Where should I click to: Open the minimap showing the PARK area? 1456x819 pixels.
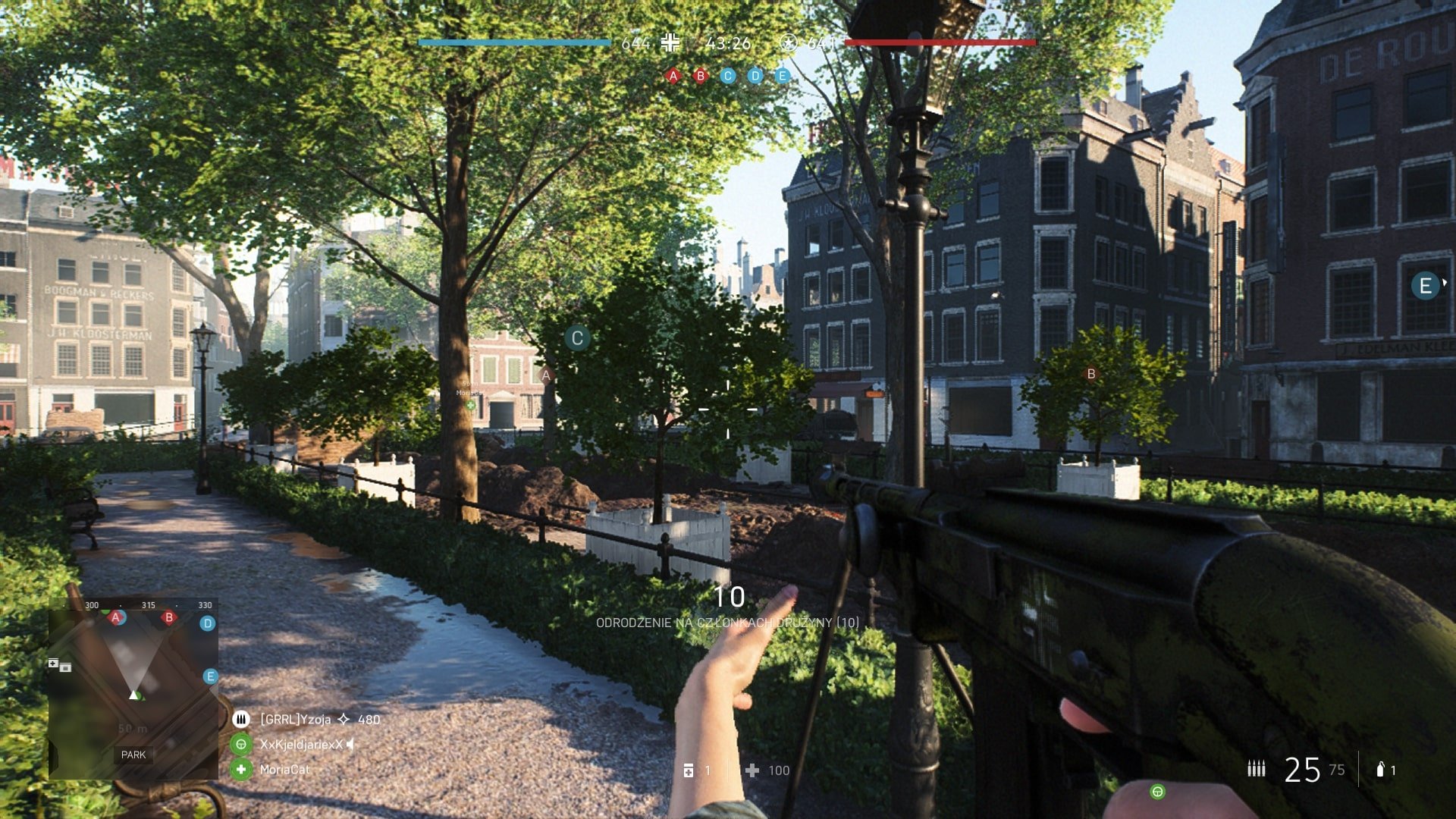(133, 689)
